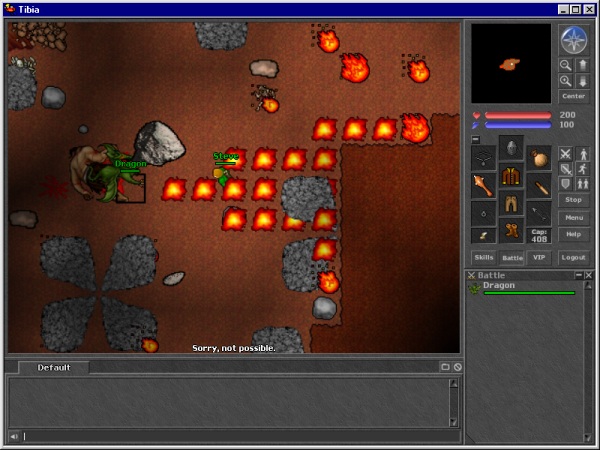Select the brown bag backpack slot
This screenshot has width=600, height=450.
539,158
